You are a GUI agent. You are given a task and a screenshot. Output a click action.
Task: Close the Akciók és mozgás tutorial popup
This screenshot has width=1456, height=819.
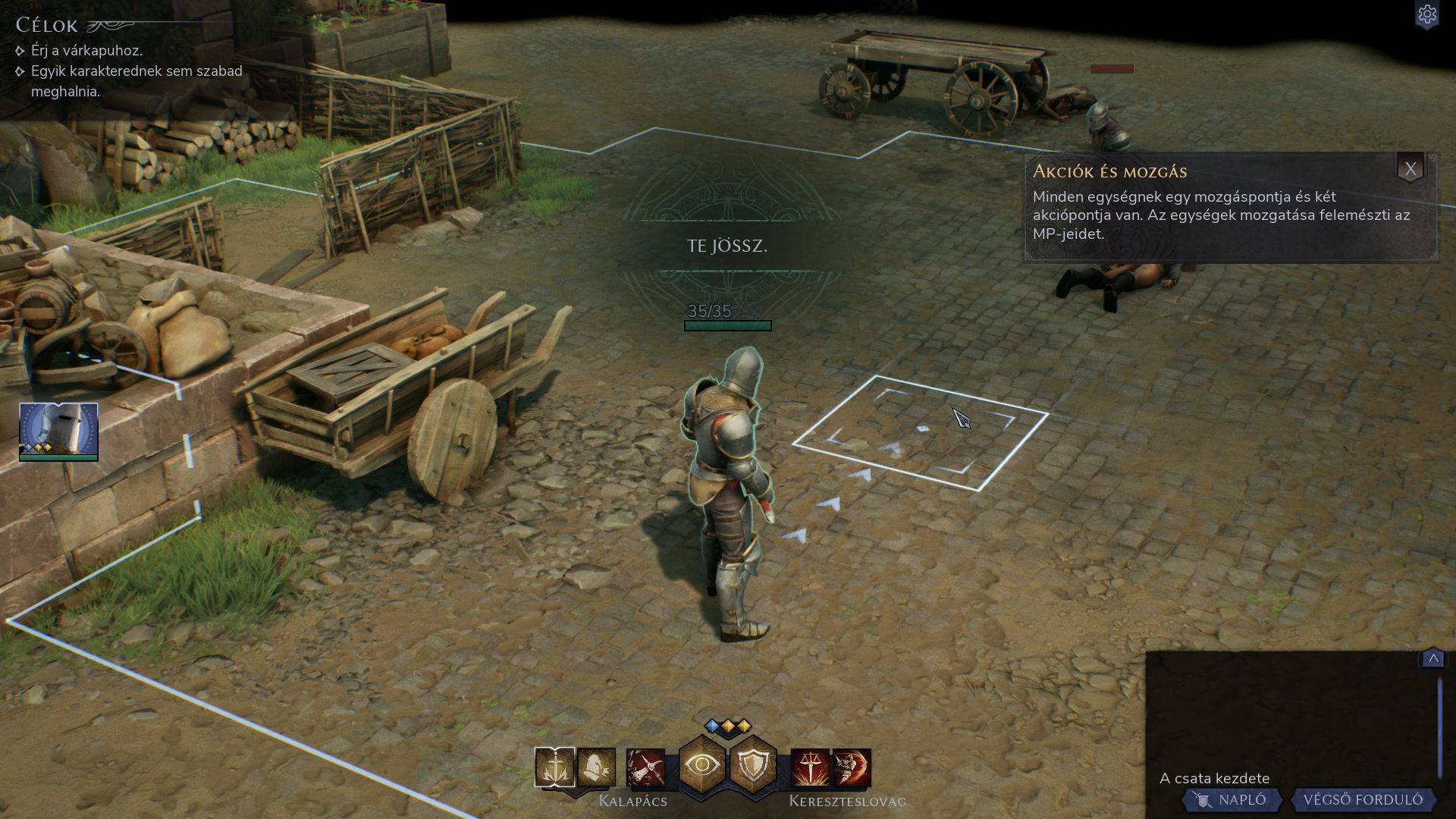click(1410, 169)
